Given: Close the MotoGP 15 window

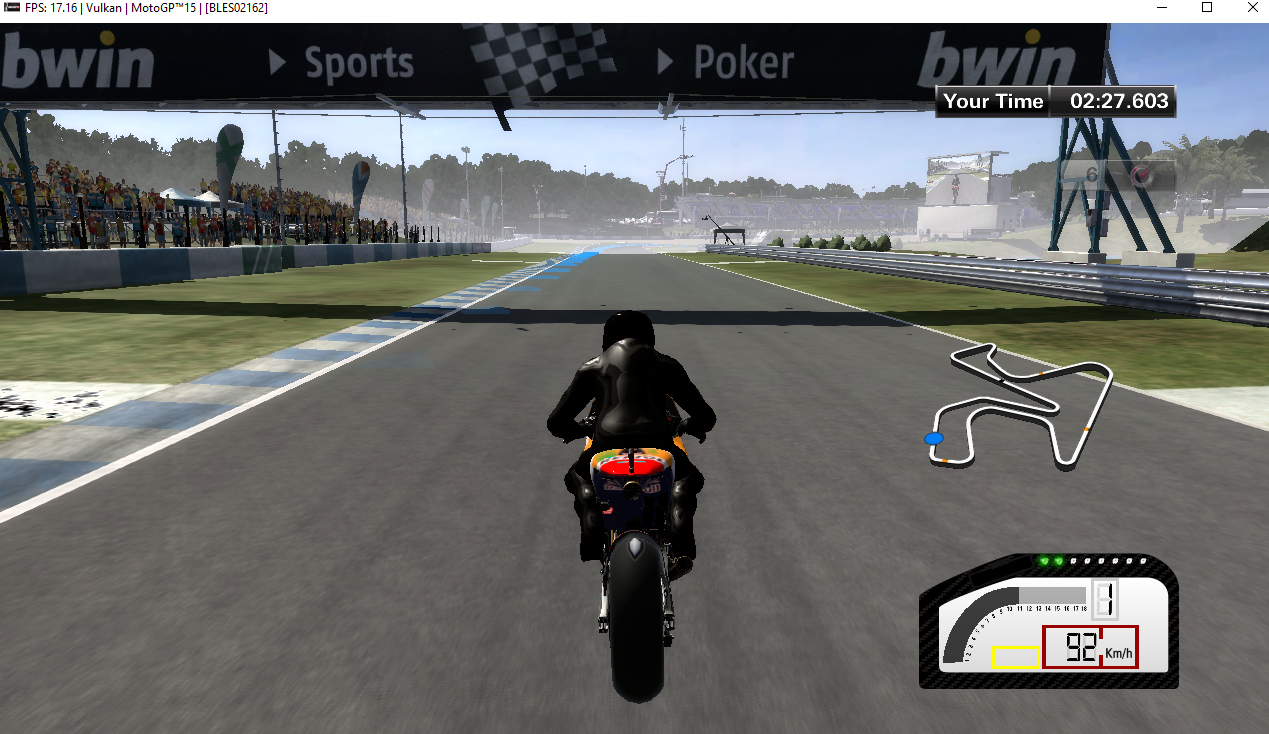Looking at the screenshot, I should coord(1252,8).
